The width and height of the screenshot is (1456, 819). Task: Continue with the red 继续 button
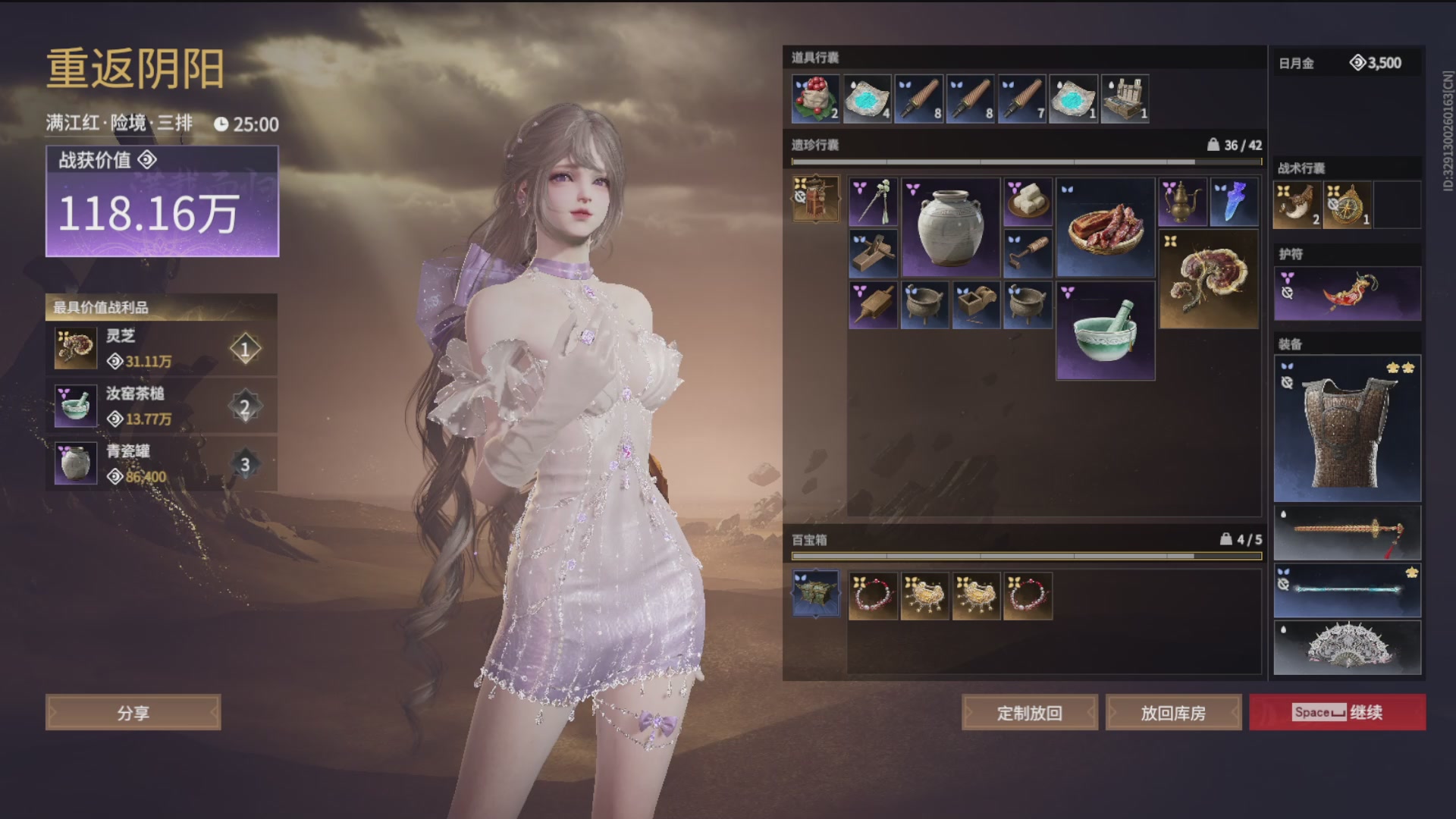point(1338,712)
